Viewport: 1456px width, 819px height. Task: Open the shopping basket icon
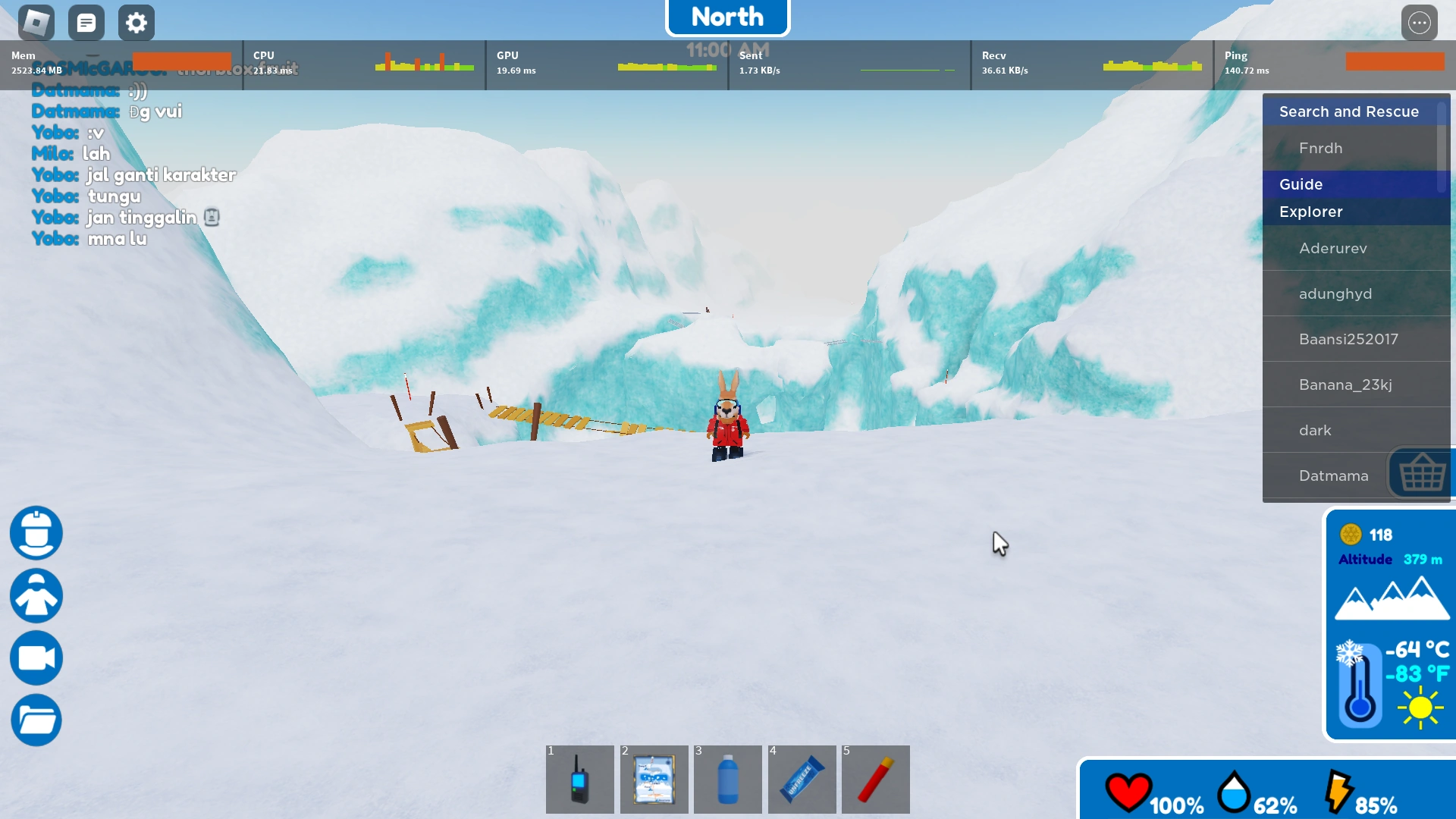(1422, 472)
